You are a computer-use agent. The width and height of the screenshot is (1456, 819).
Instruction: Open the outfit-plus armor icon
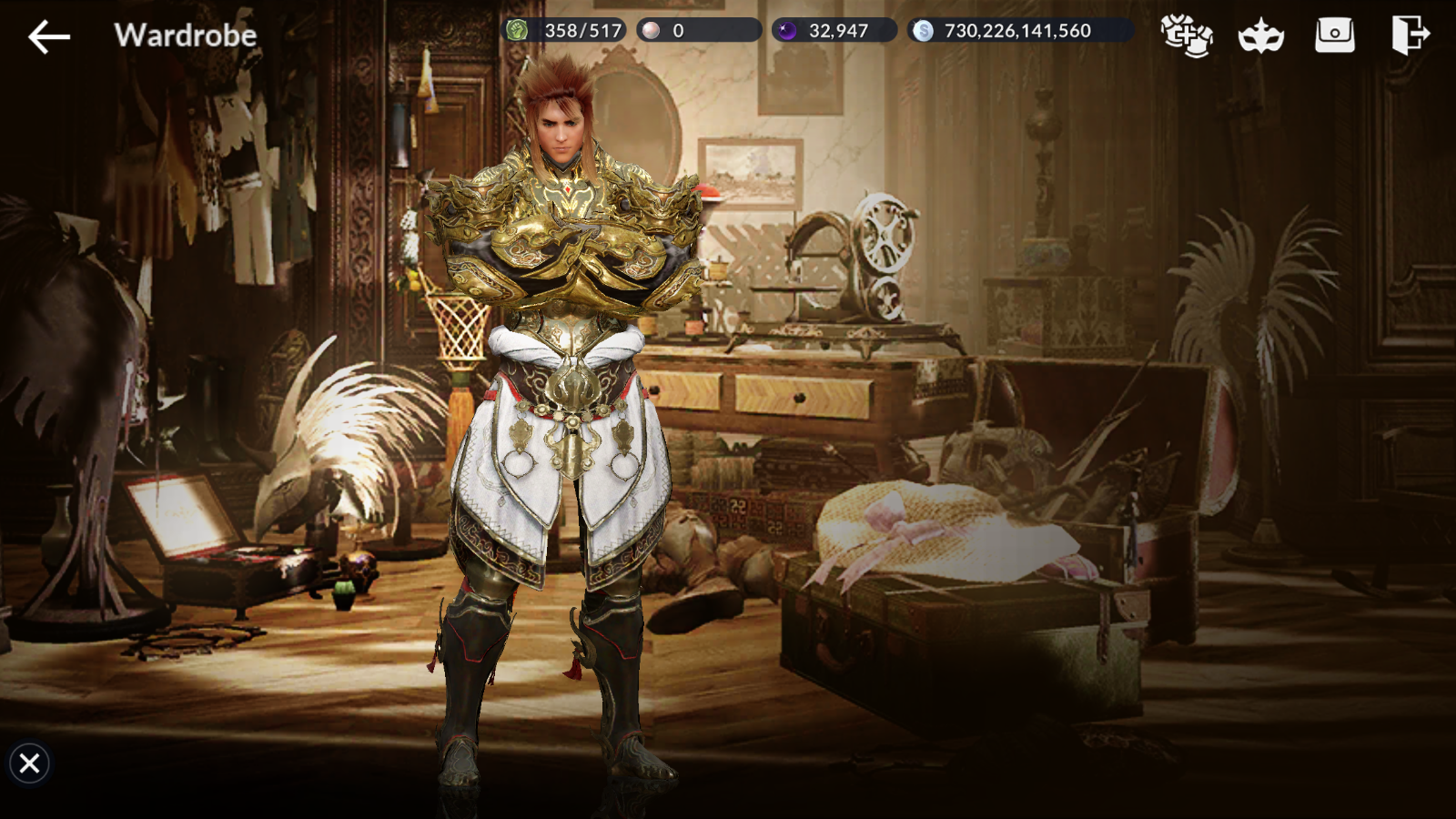point(1186,36)
